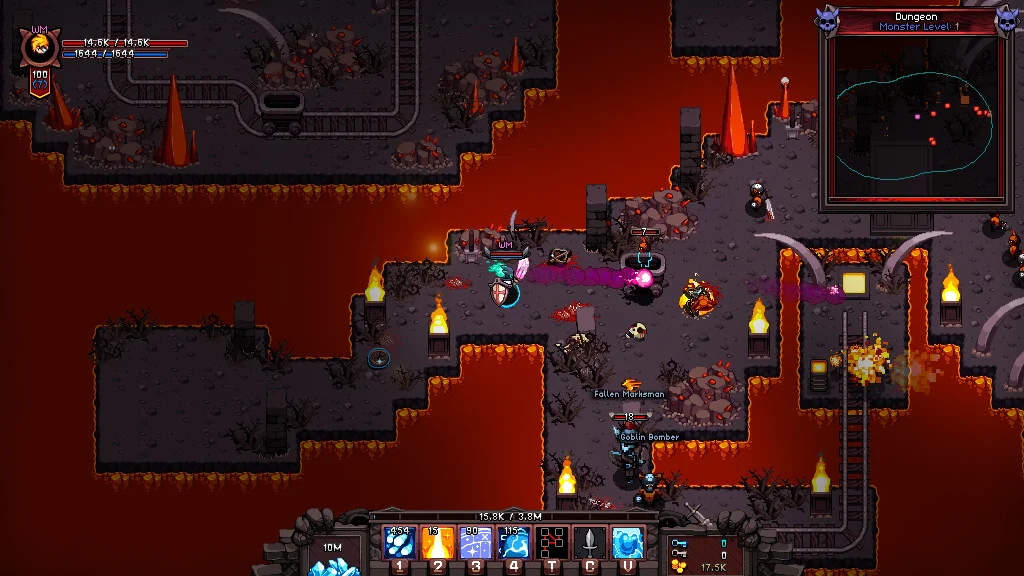This screenshot has width=1024, height=576.
Task: Cast the fire pillar skill in slot 2
Action: click(x=438, y=543)
